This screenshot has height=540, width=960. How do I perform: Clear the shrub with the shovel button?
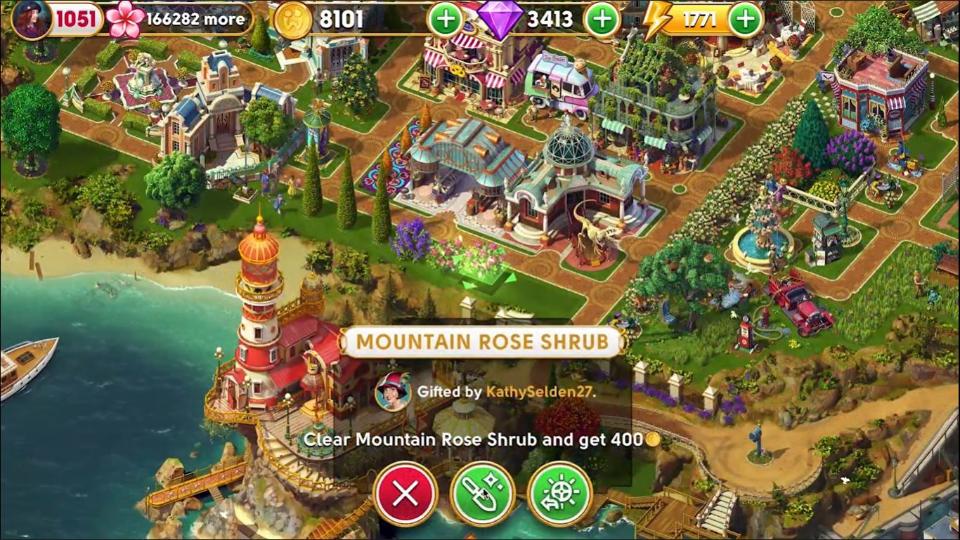click(482, 493)
